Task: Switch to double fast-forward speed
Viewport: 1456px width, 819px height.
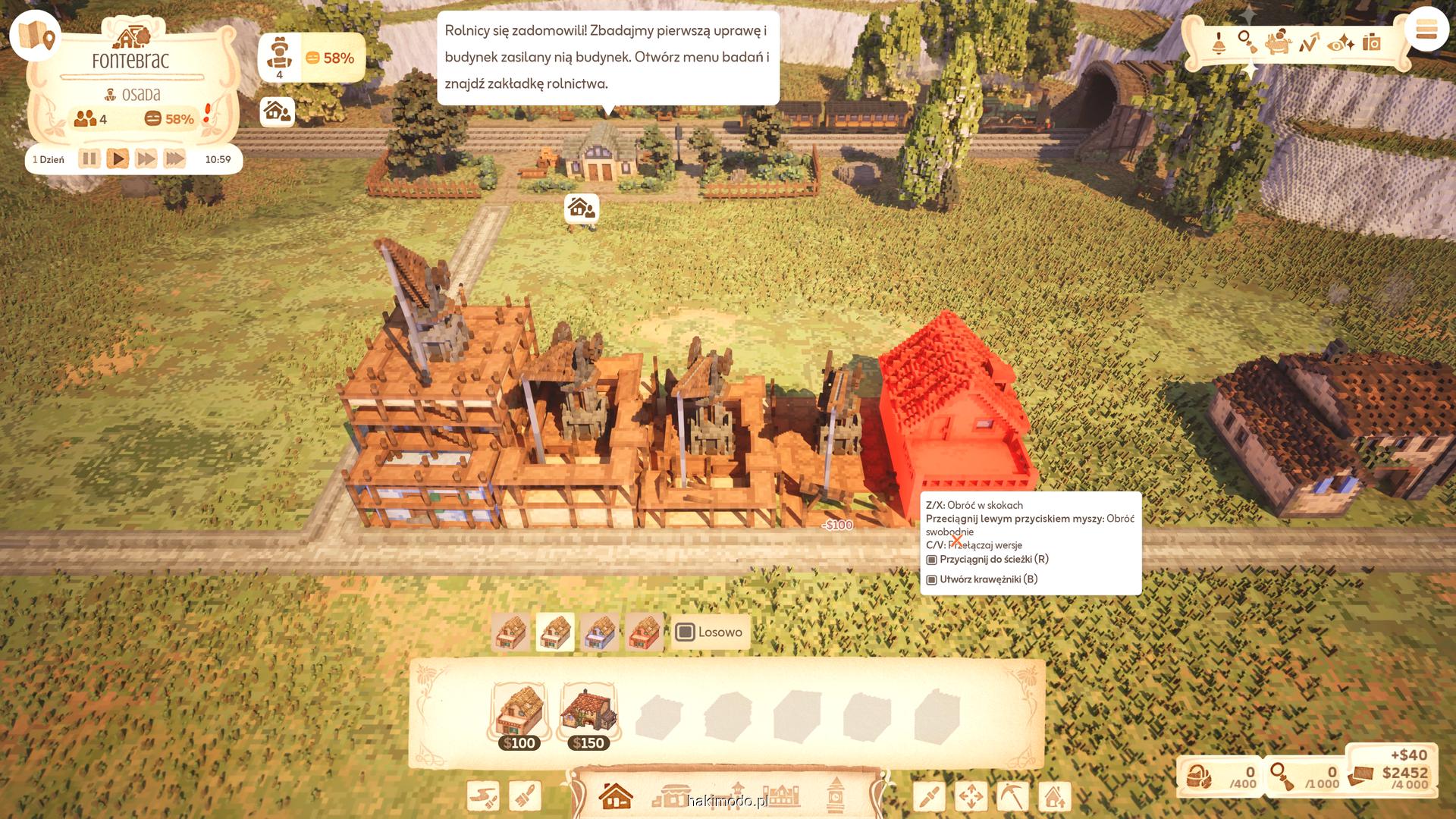Action: [x=146, y=159]
